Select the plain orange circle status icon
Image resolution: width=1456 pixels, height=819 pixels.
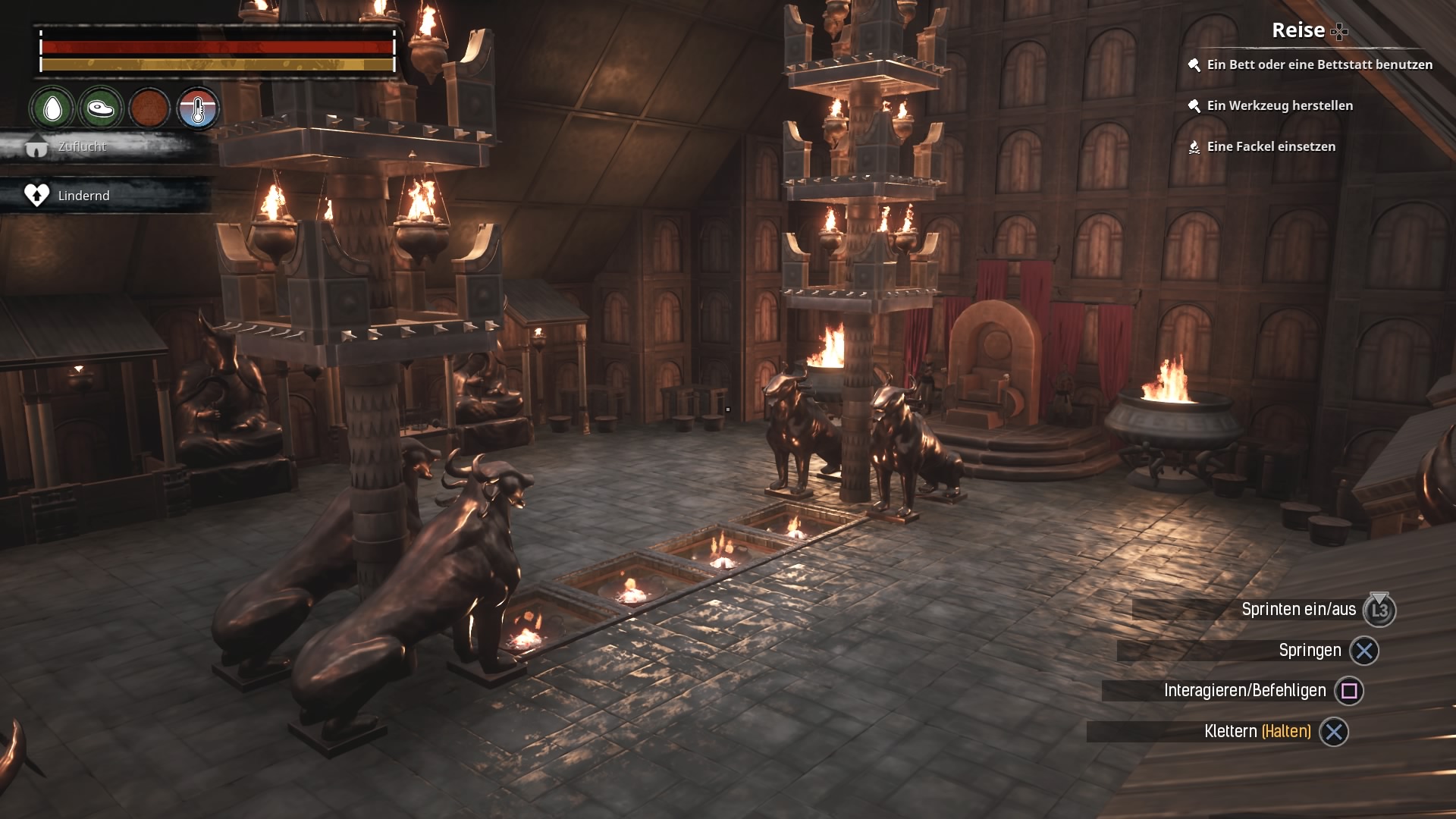149,109
